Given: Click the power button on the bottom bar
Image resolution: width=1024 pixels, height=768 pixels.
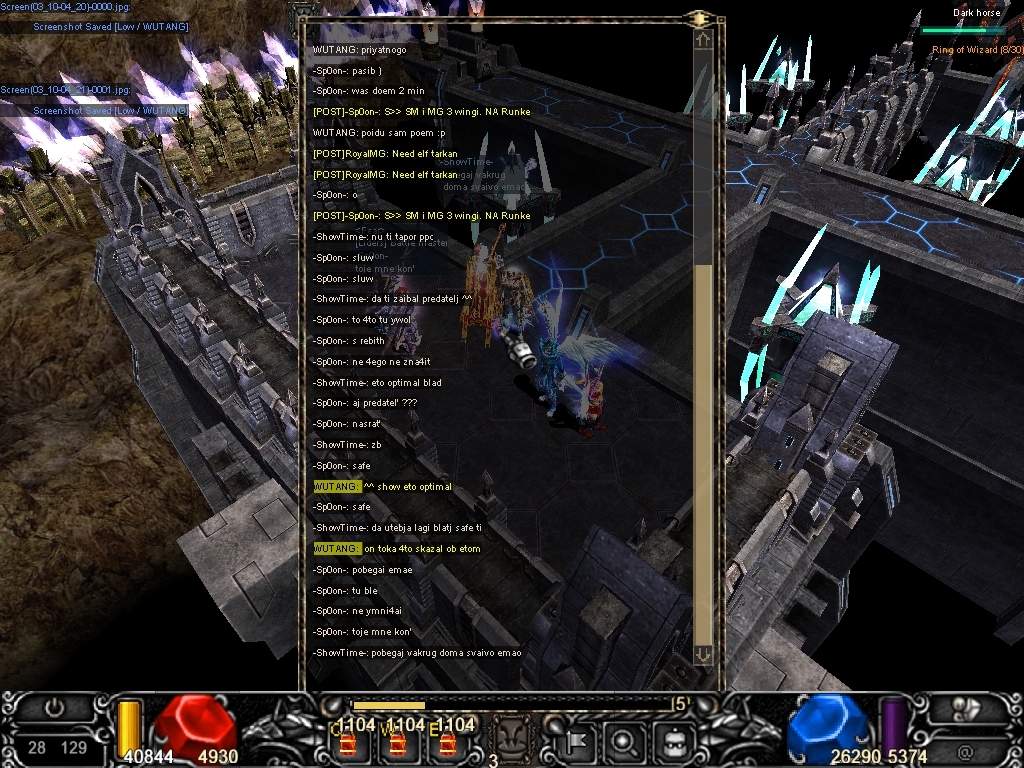Looking at the screenshot, I should [54, 708].
